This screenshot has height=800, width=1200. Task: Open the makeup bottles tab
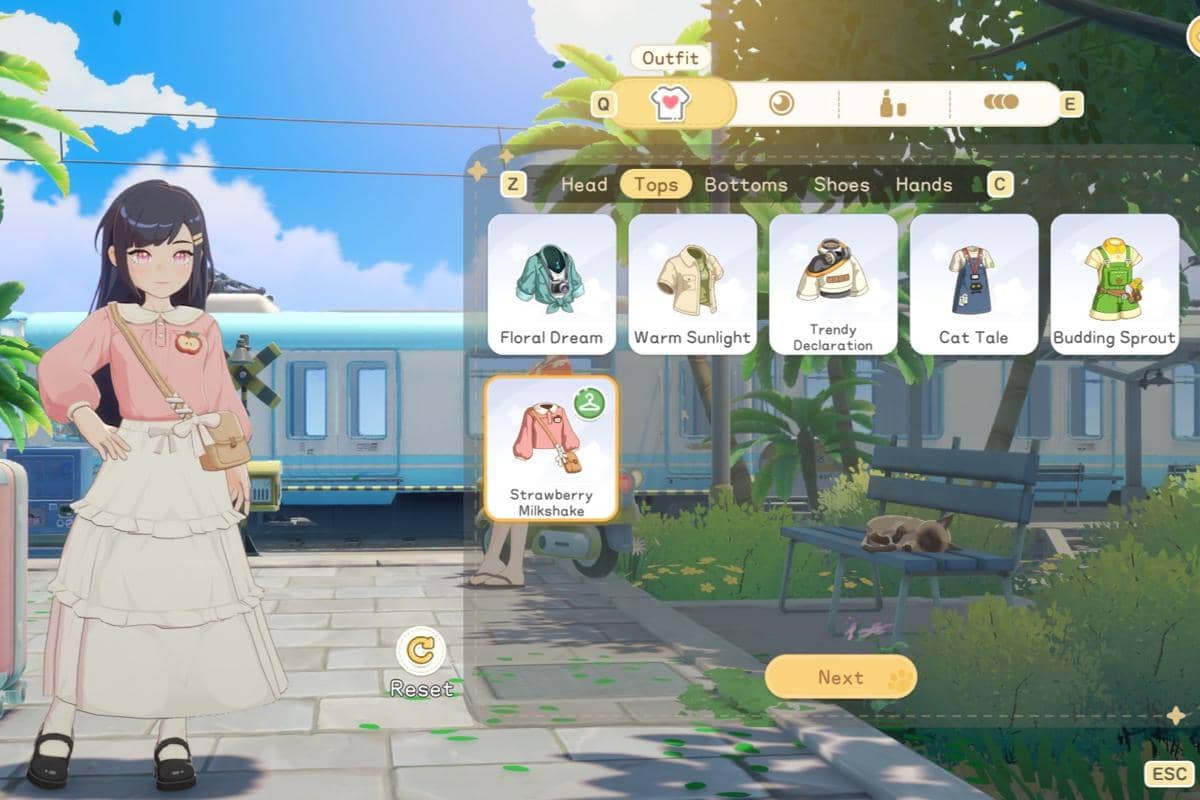point(892,103)
